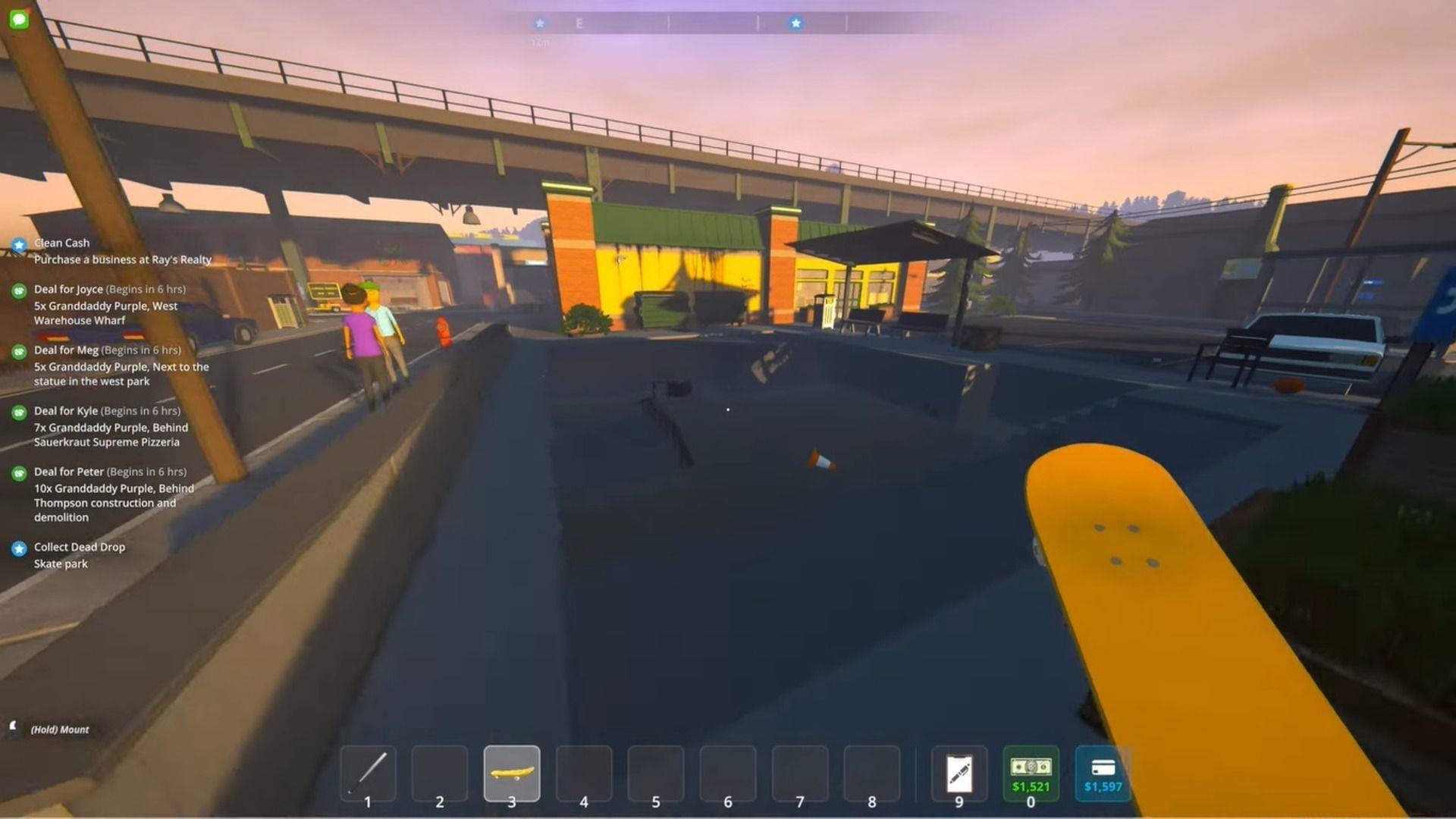Expand the Clean Cash quest entry
1456x819 pixels.
coord(60,243)
